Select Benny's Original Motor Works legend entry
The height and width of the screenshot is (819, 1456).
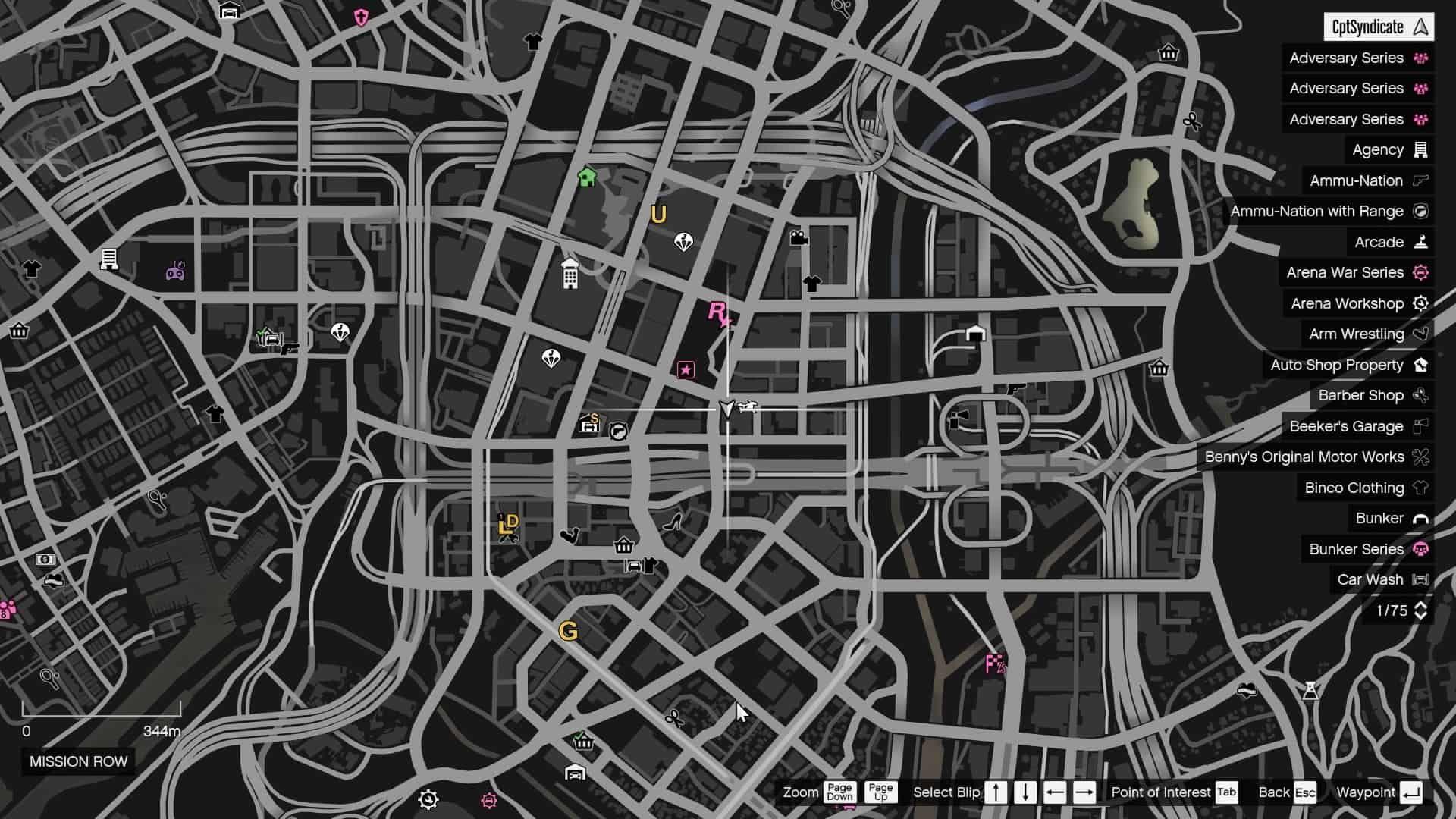coord(1305,457)
